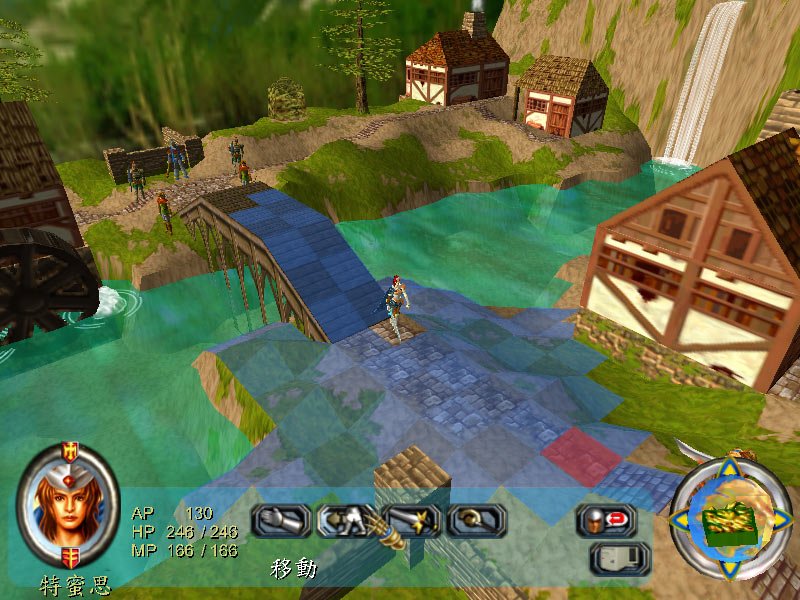Click the red shield emblem above portrait
This screenshot has width=800, height=600.
69,452
